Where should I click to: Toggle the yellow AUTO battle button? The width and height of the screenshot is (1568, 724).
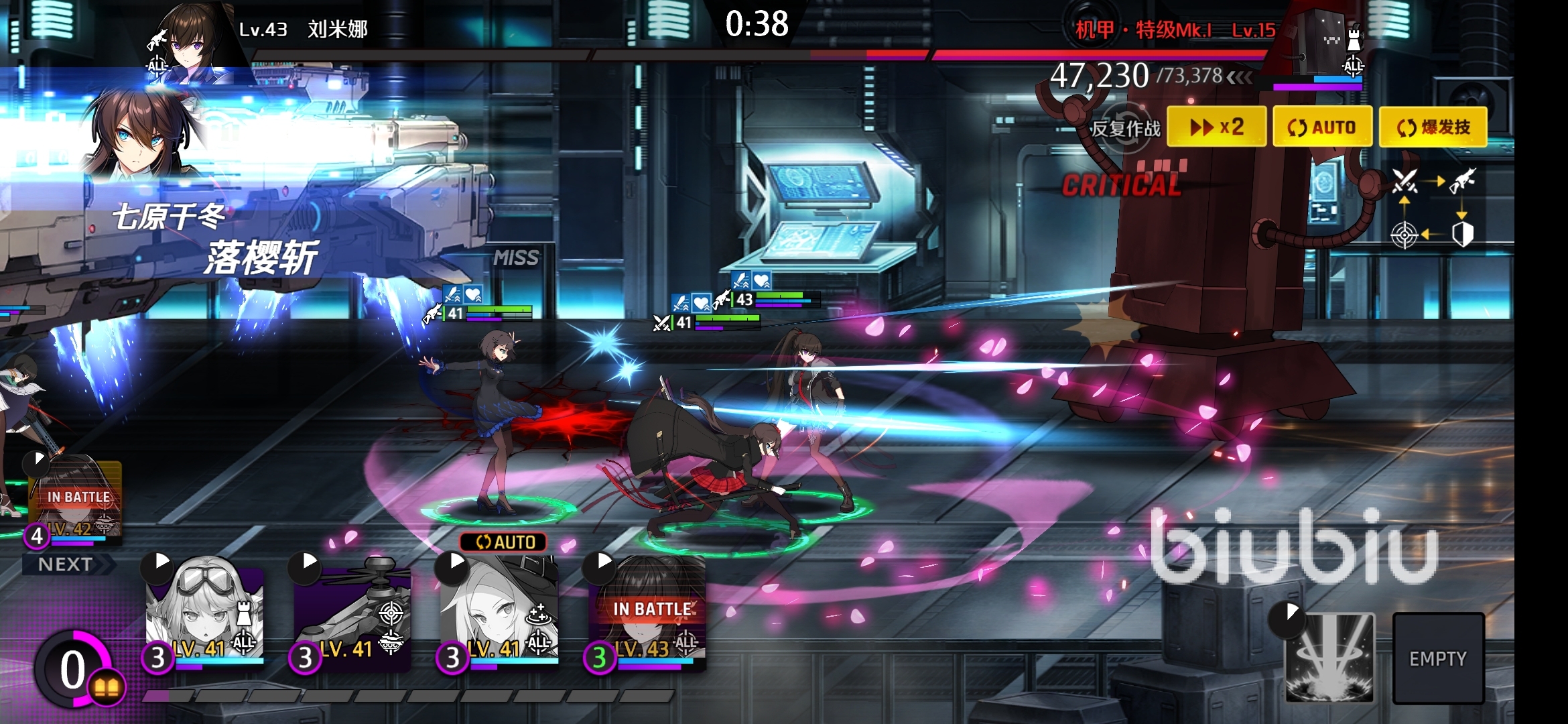click(1321, 127)
